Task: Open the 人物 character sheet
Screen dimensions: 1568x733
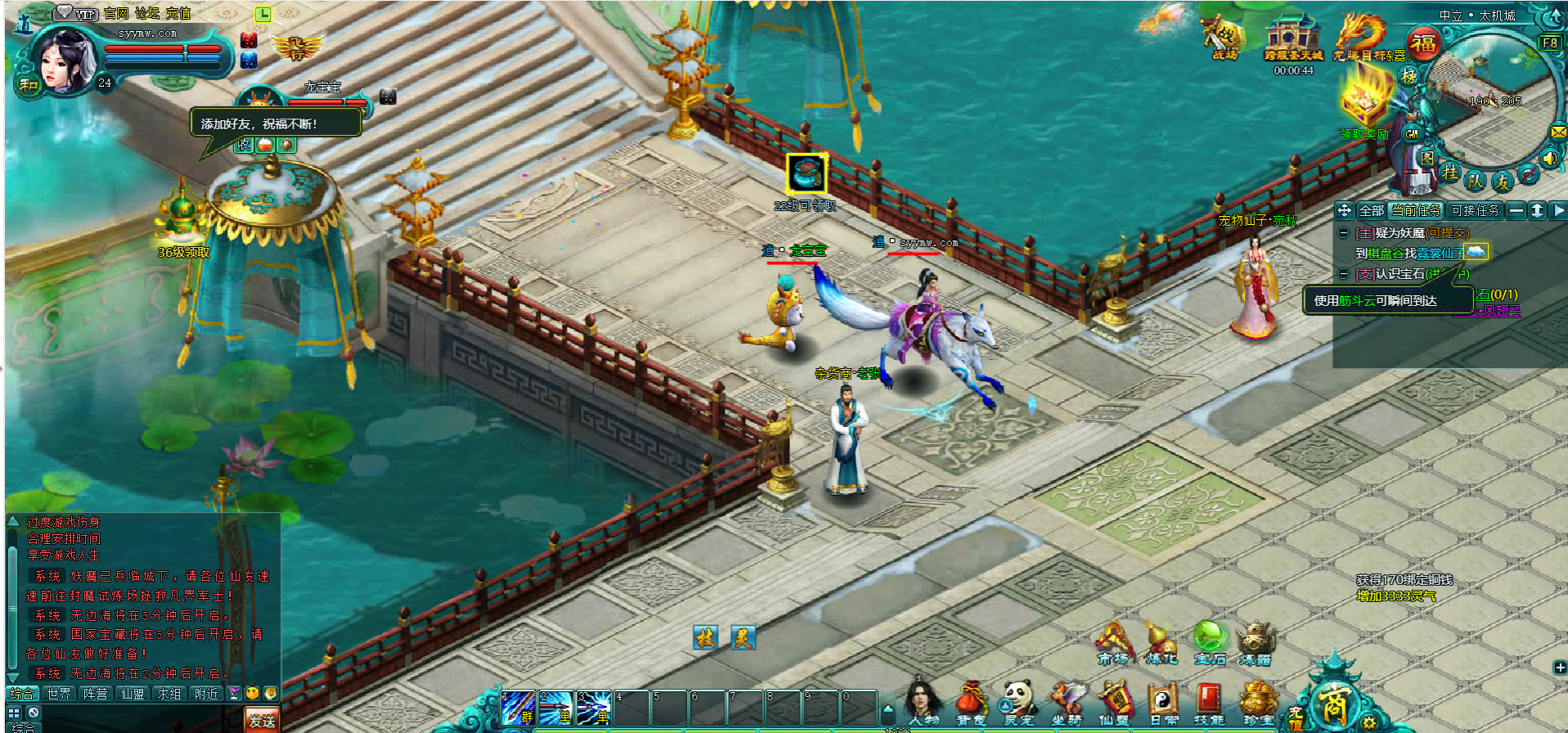Action: pyautogui.click(x=923, y=702)
